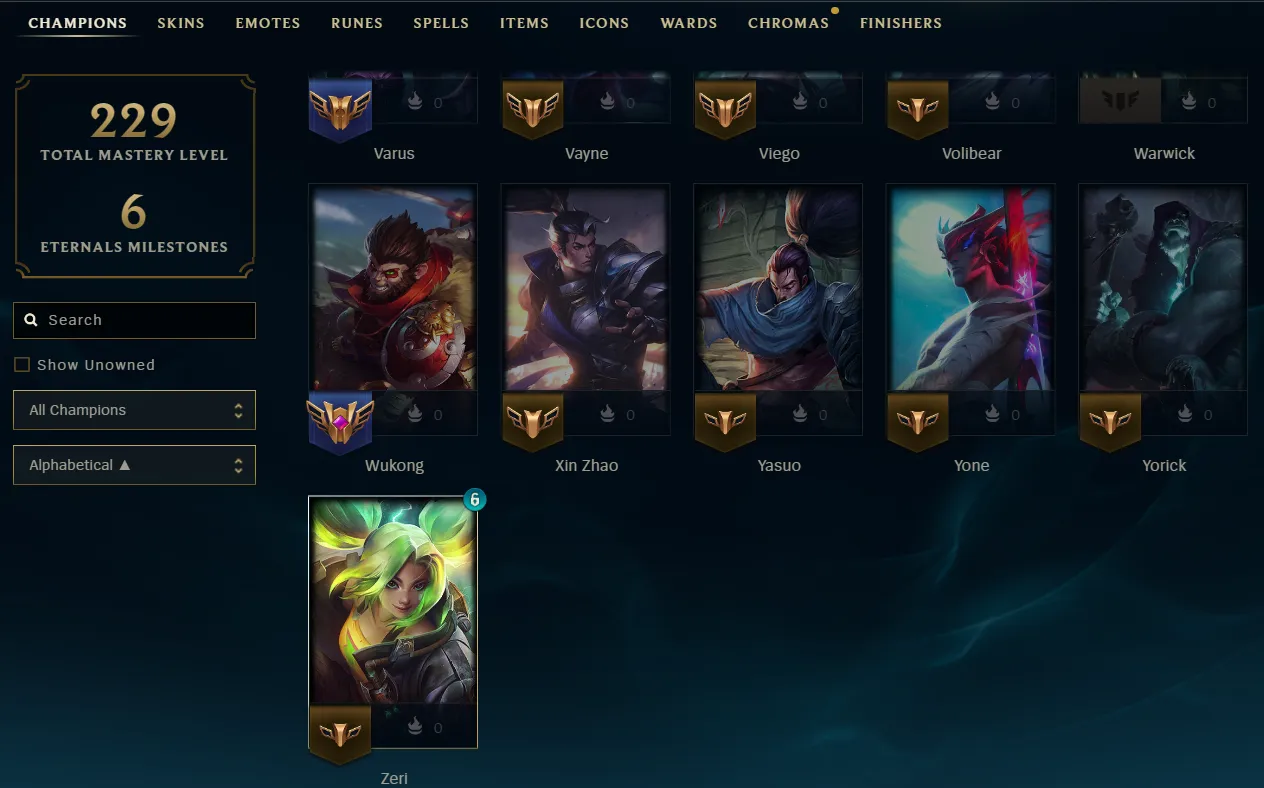View the Finishers tab

901,23
